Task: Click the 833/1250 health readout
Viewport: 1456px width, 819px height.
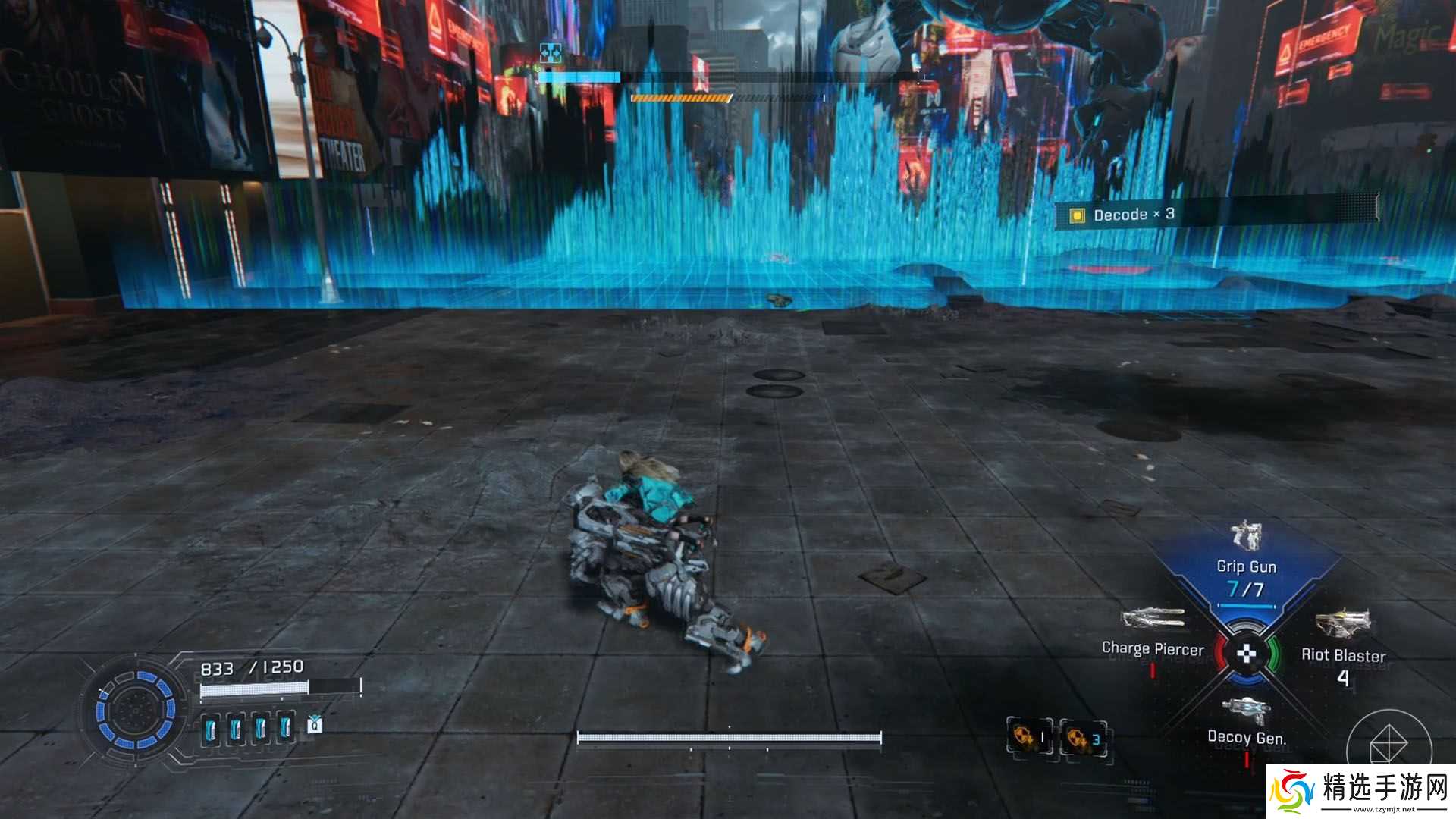Action: click(x=252, y=667)
